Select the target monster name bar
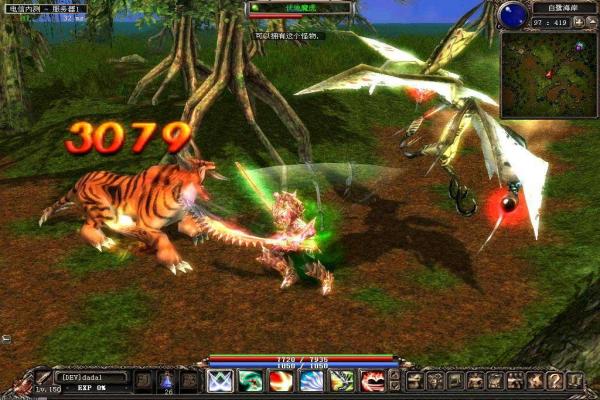600x400 pixels. (300, 8)
